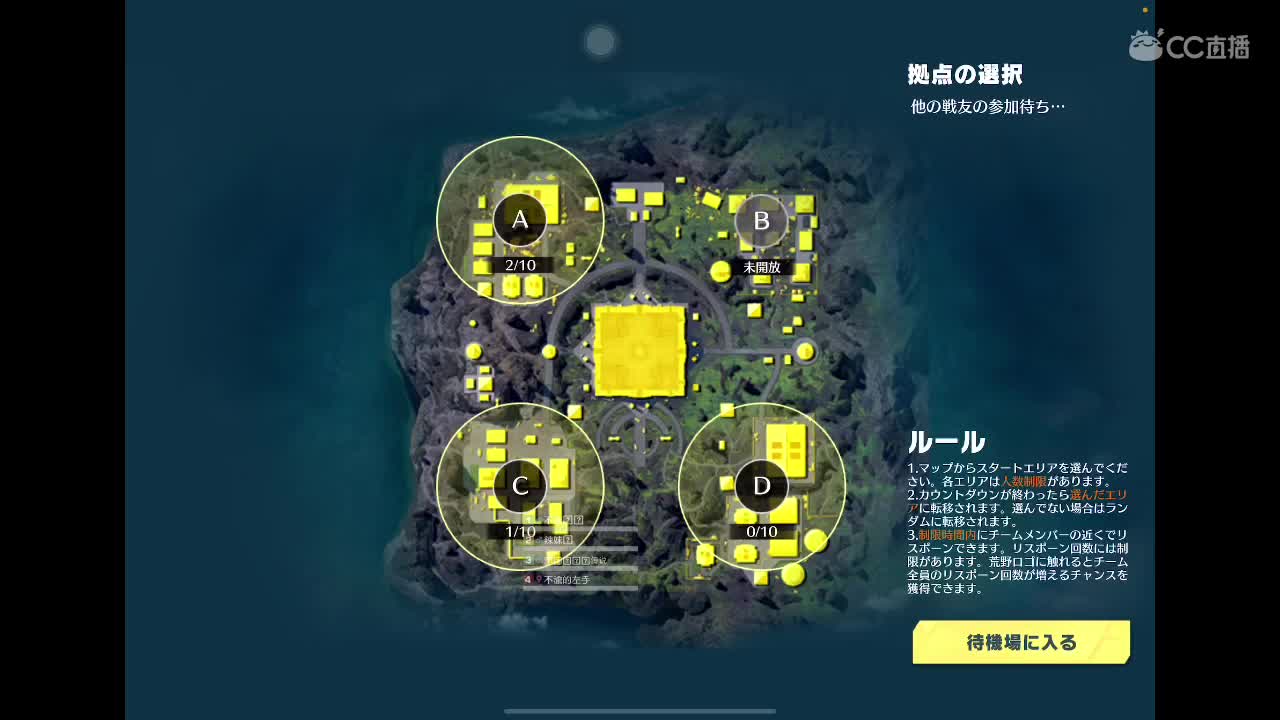
Task: Click the locked area B circle marker
Action: point(763,222)
